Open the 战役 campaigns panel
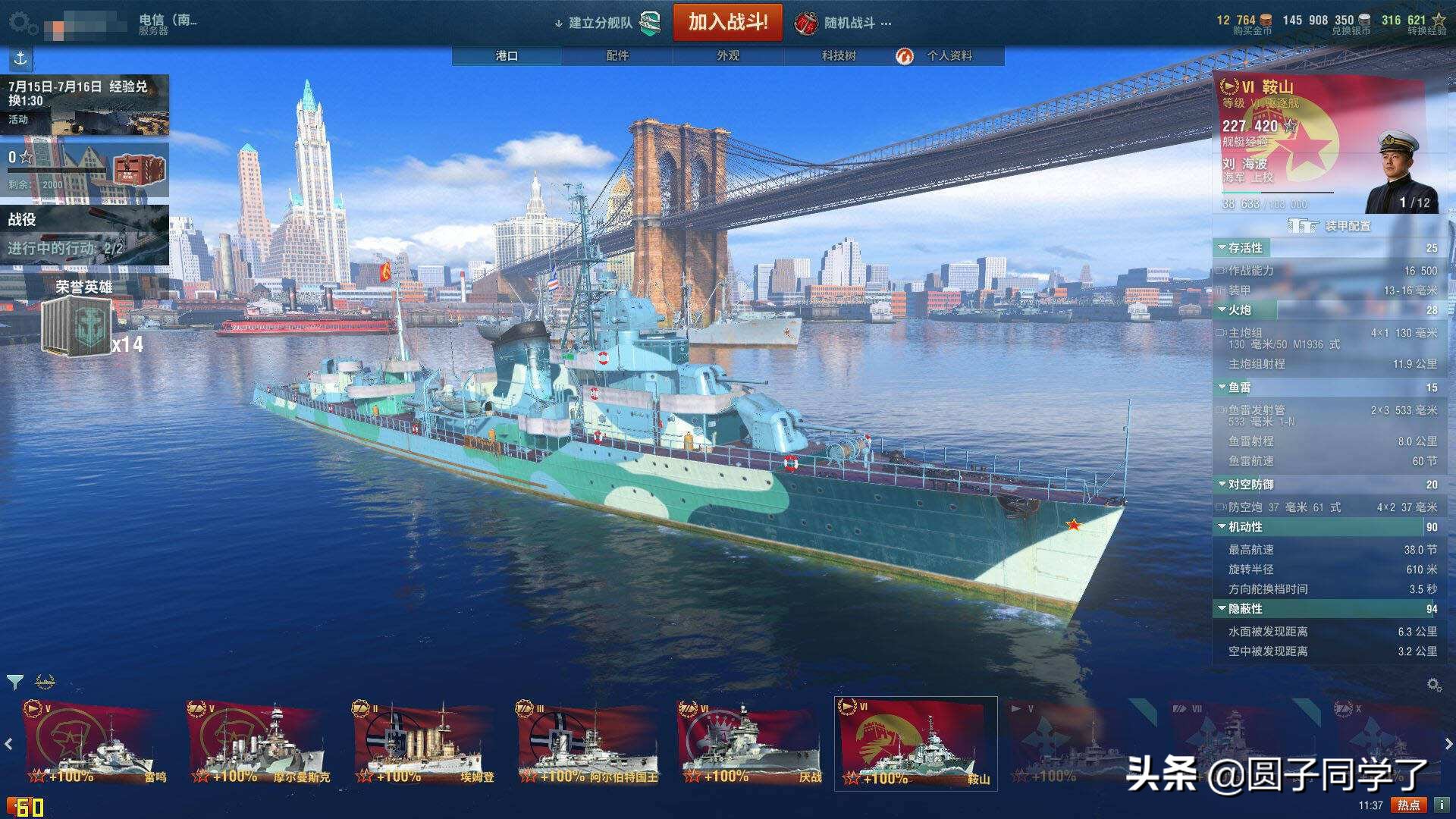The height and width of the screenshot is (819, 1456). [x=84, y=234]
